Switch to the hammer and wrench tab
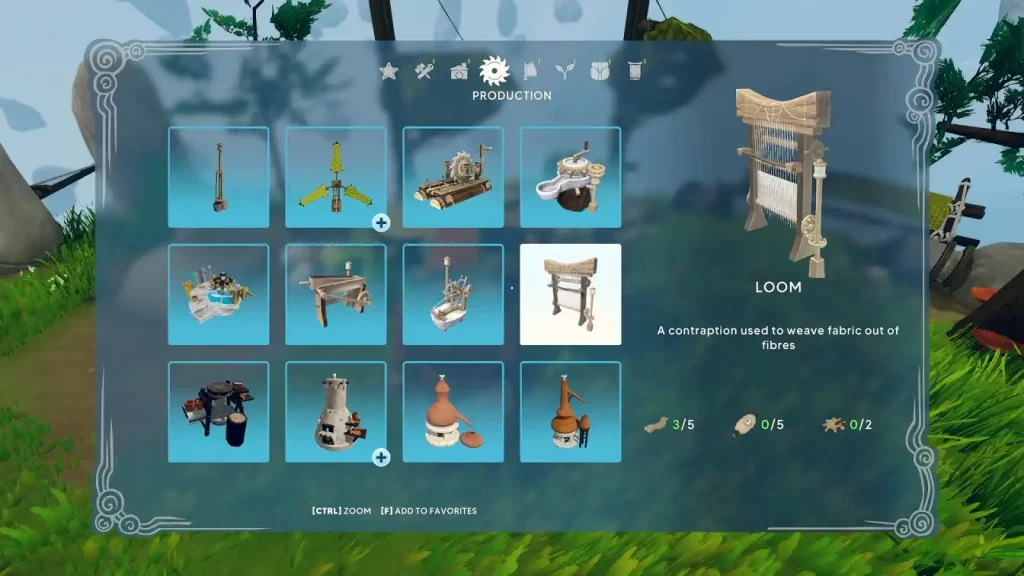The width and height of the screenshot is (1024, 576). (424, 70)
